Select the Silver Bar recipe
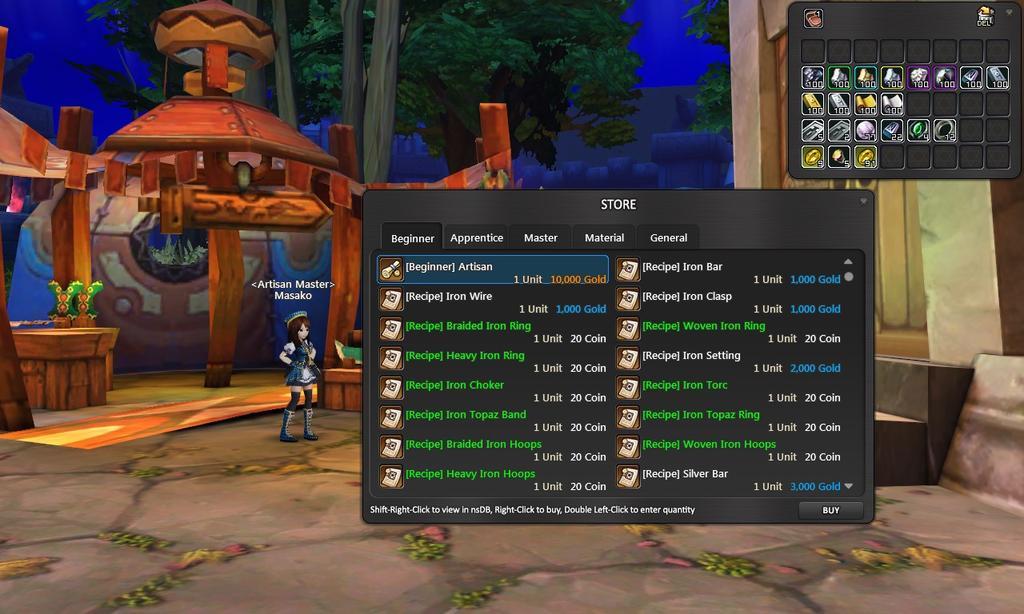The image size is (1024, 614). [x=729, y=478]
